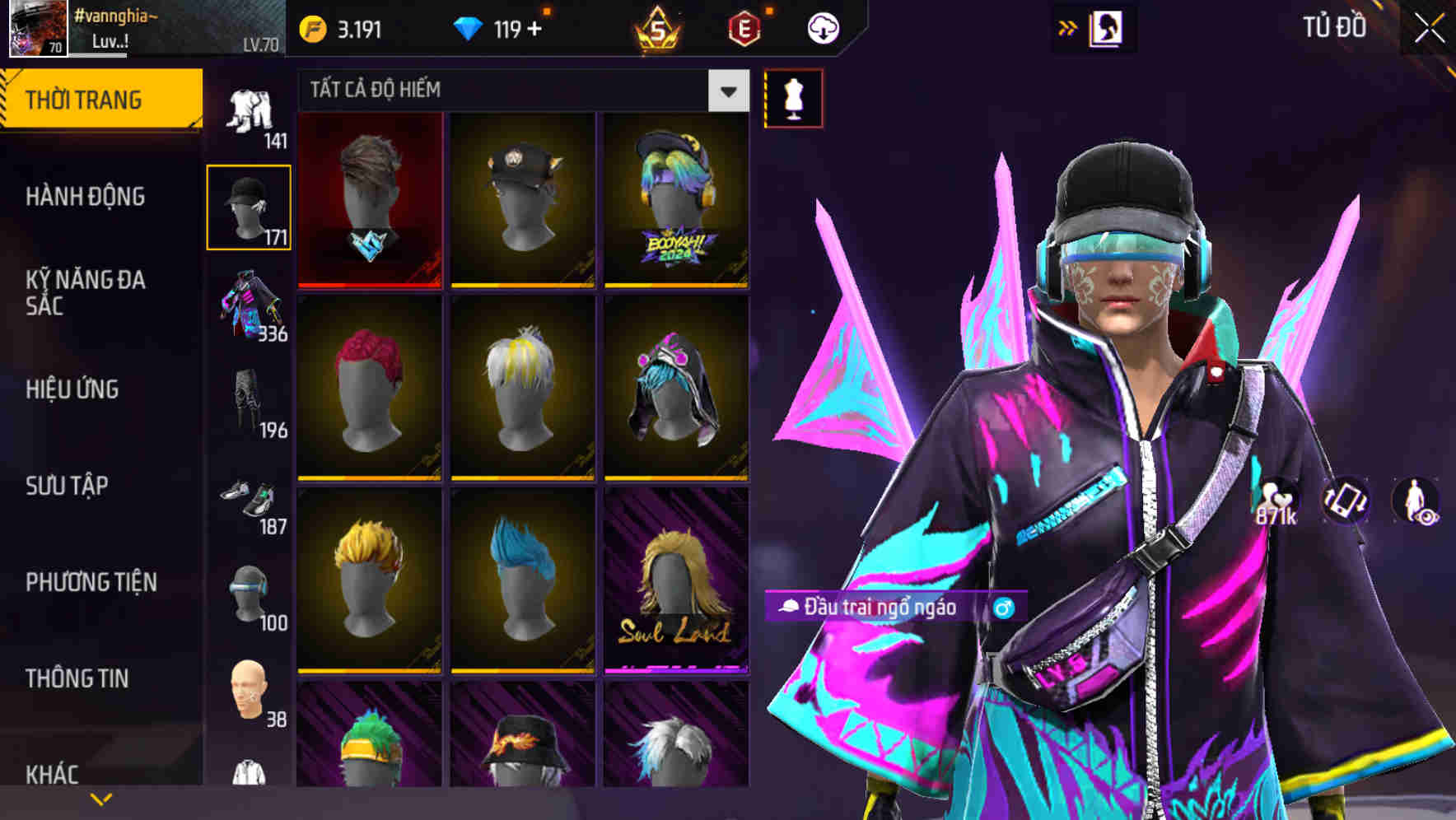
Task: Select the SƯU TẬP menu entry
Action: [66, 487]
